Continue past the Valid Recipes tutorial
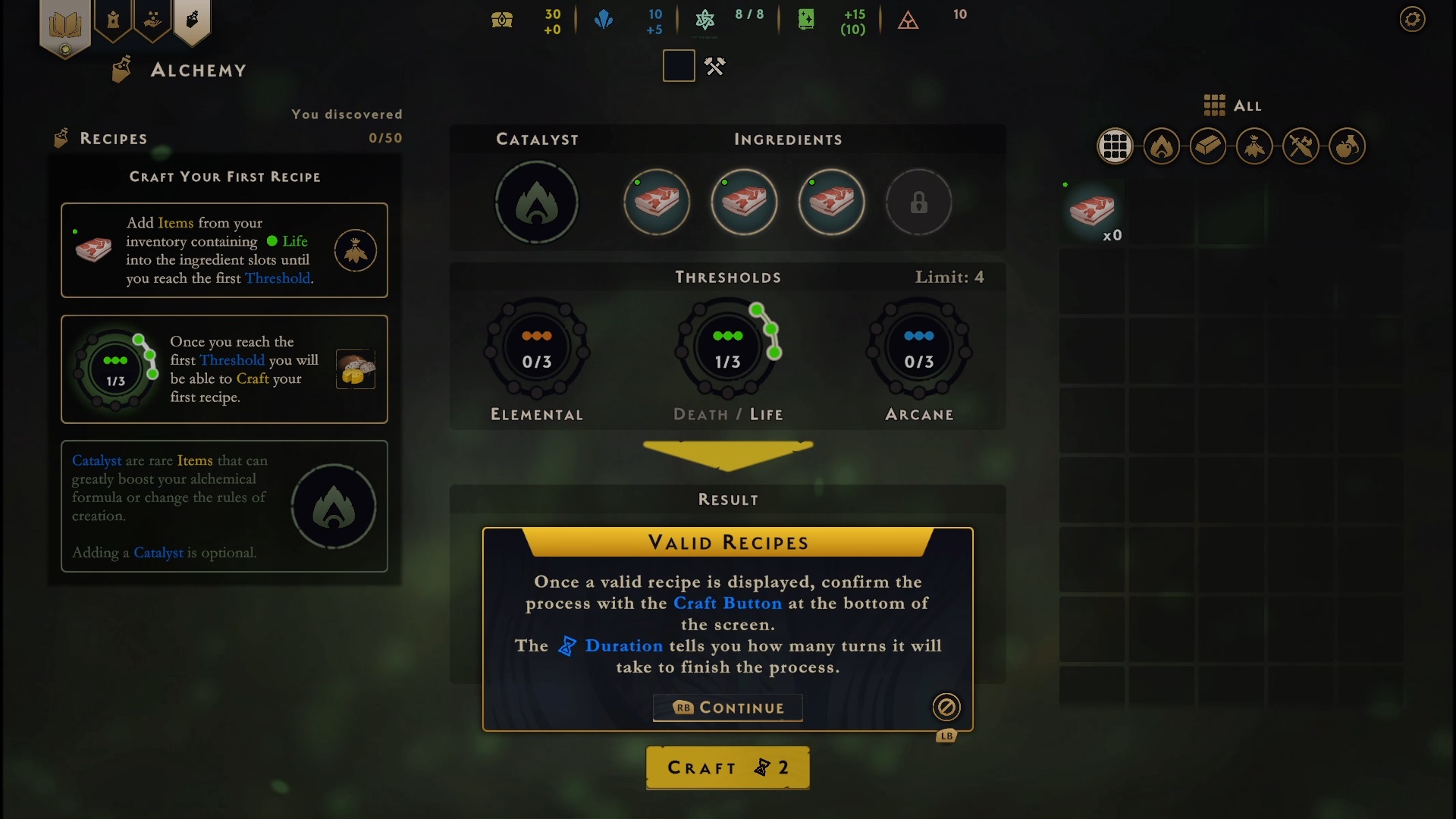This screenshot has width=1456, height=819. tap(727, 708)
